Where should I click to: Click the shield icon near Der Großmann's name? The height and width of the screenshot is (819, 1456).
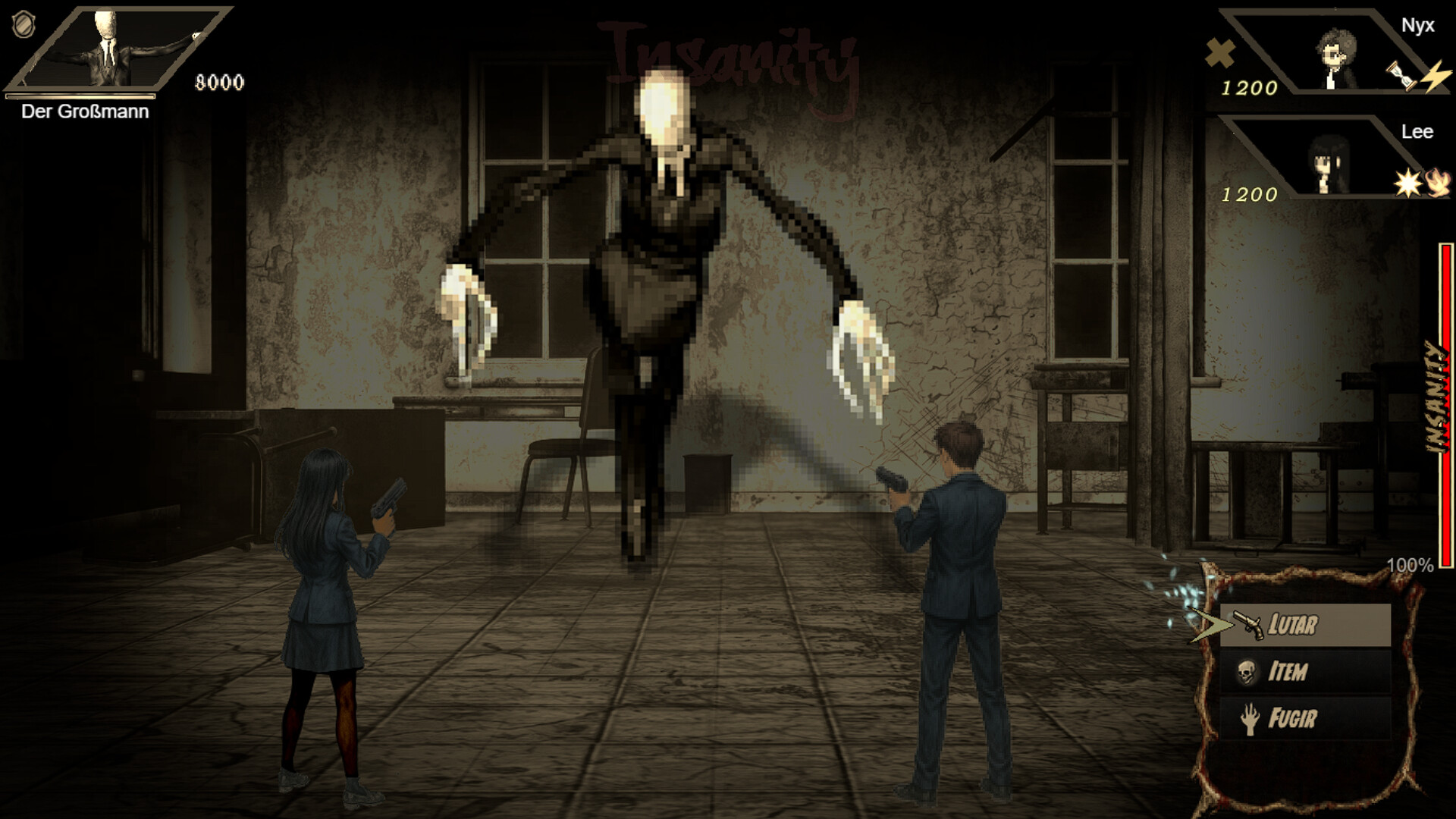(23, 26)
